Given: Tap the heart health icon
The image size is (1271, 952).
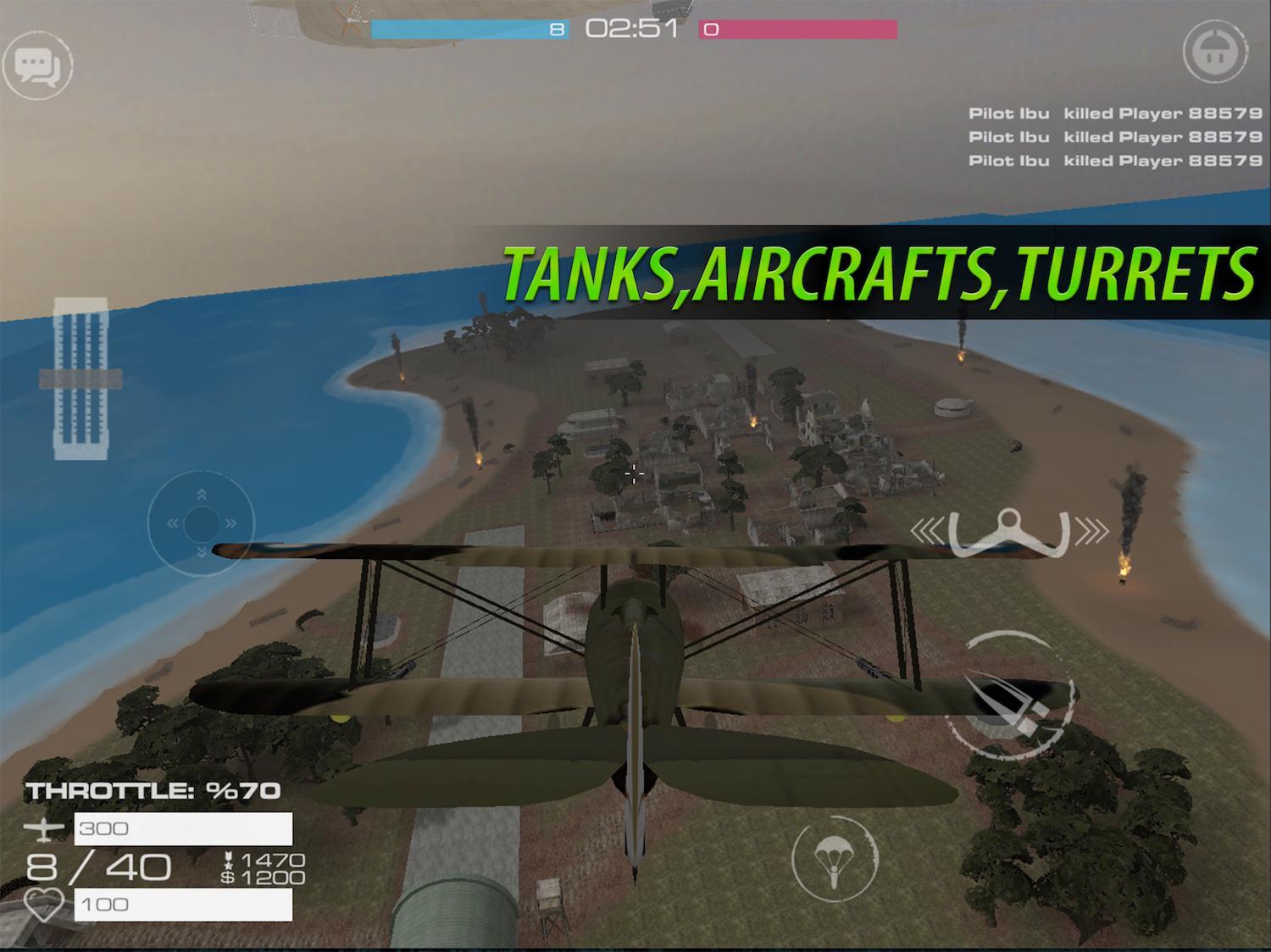Looking at the screenshot, I should (x=44, y=904).
